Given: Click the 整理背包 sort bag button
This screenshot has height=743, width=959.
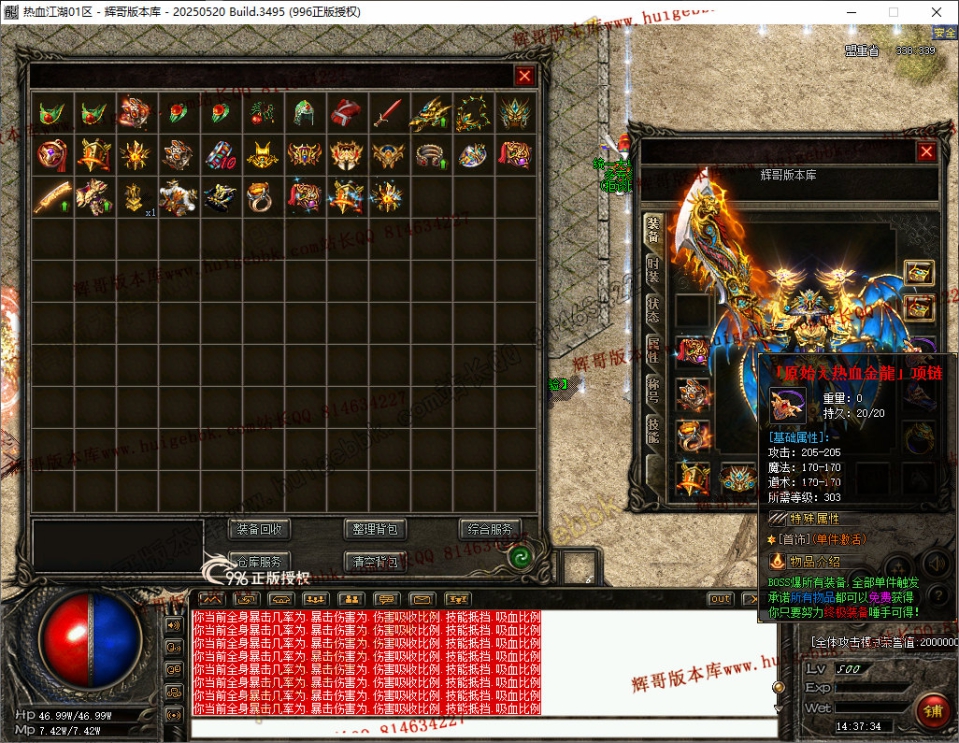Looking at the screenshot, I should pos(375,529).
